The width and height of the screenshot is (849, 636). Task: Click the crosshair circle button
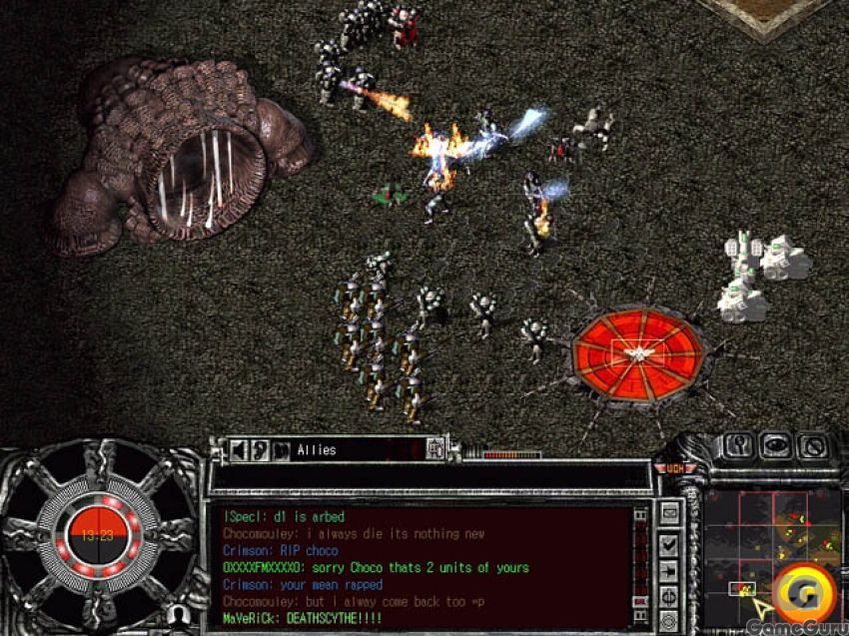point(668,597)
